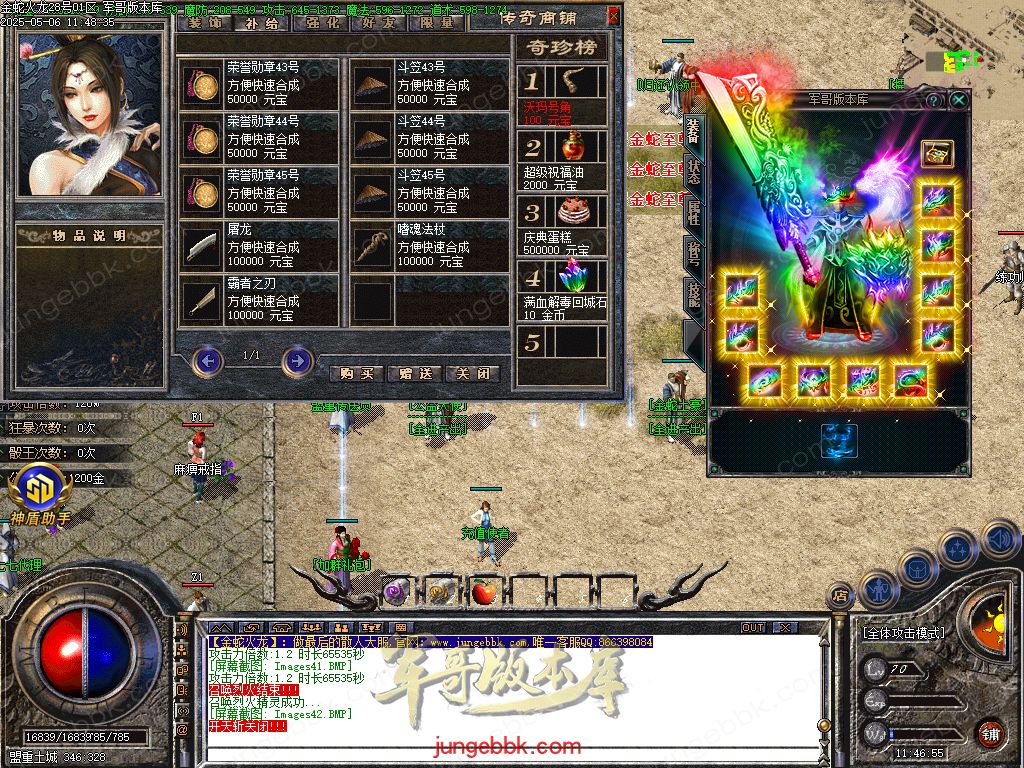
Task: Close the character equipment panel
Action: pos(958,100)
